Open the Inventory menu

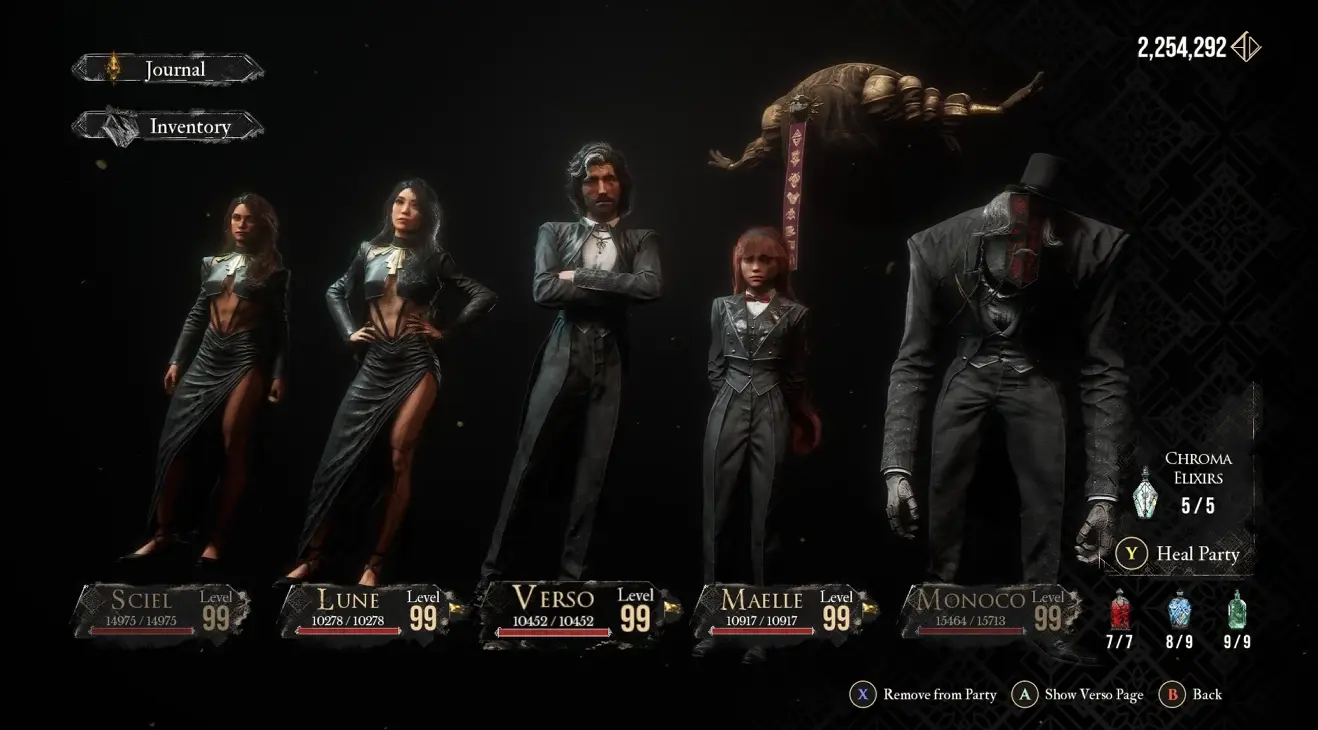coord(168,127)
